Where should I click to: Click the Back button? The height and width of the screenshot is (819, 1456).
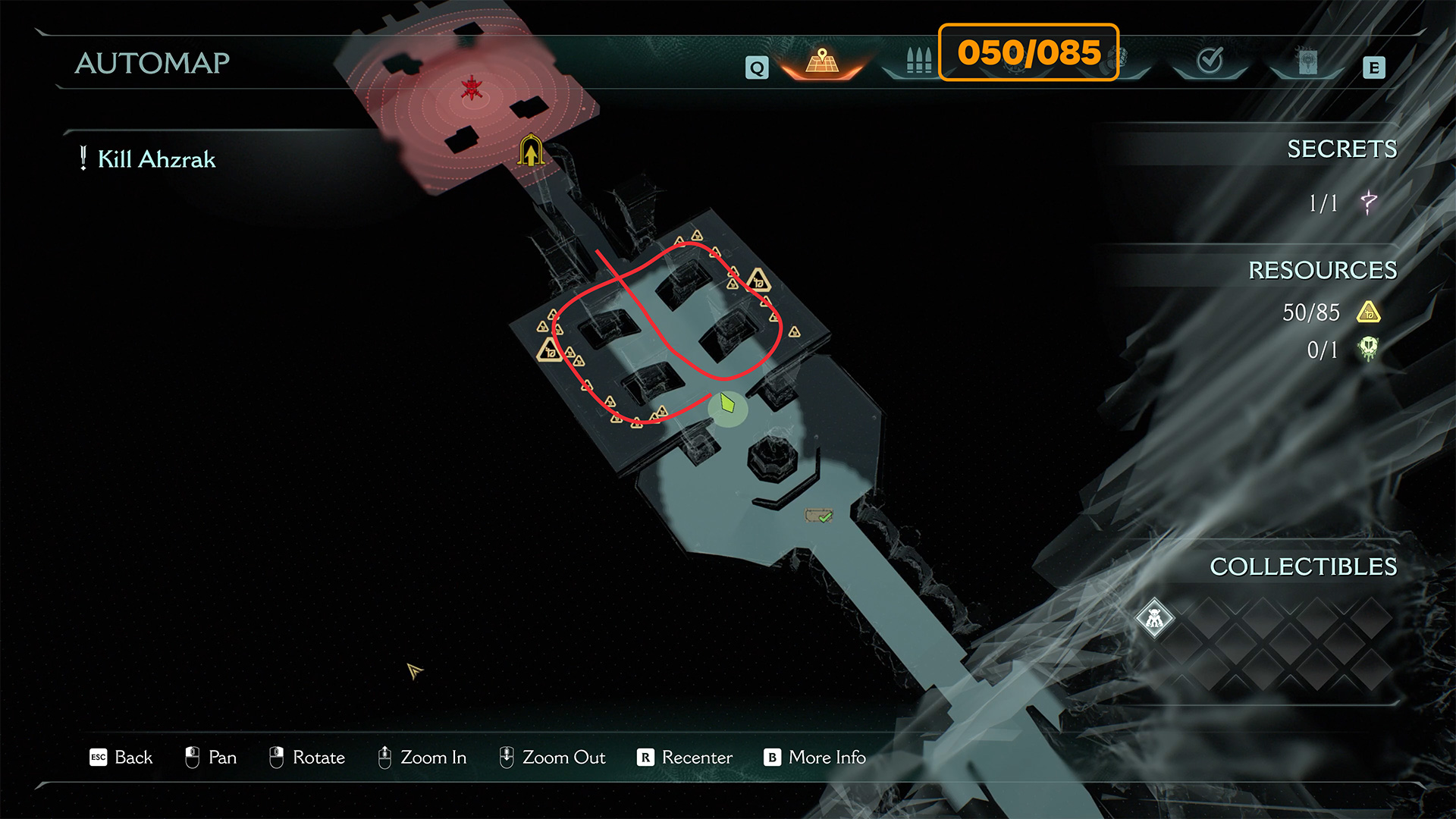pos(121,758)
